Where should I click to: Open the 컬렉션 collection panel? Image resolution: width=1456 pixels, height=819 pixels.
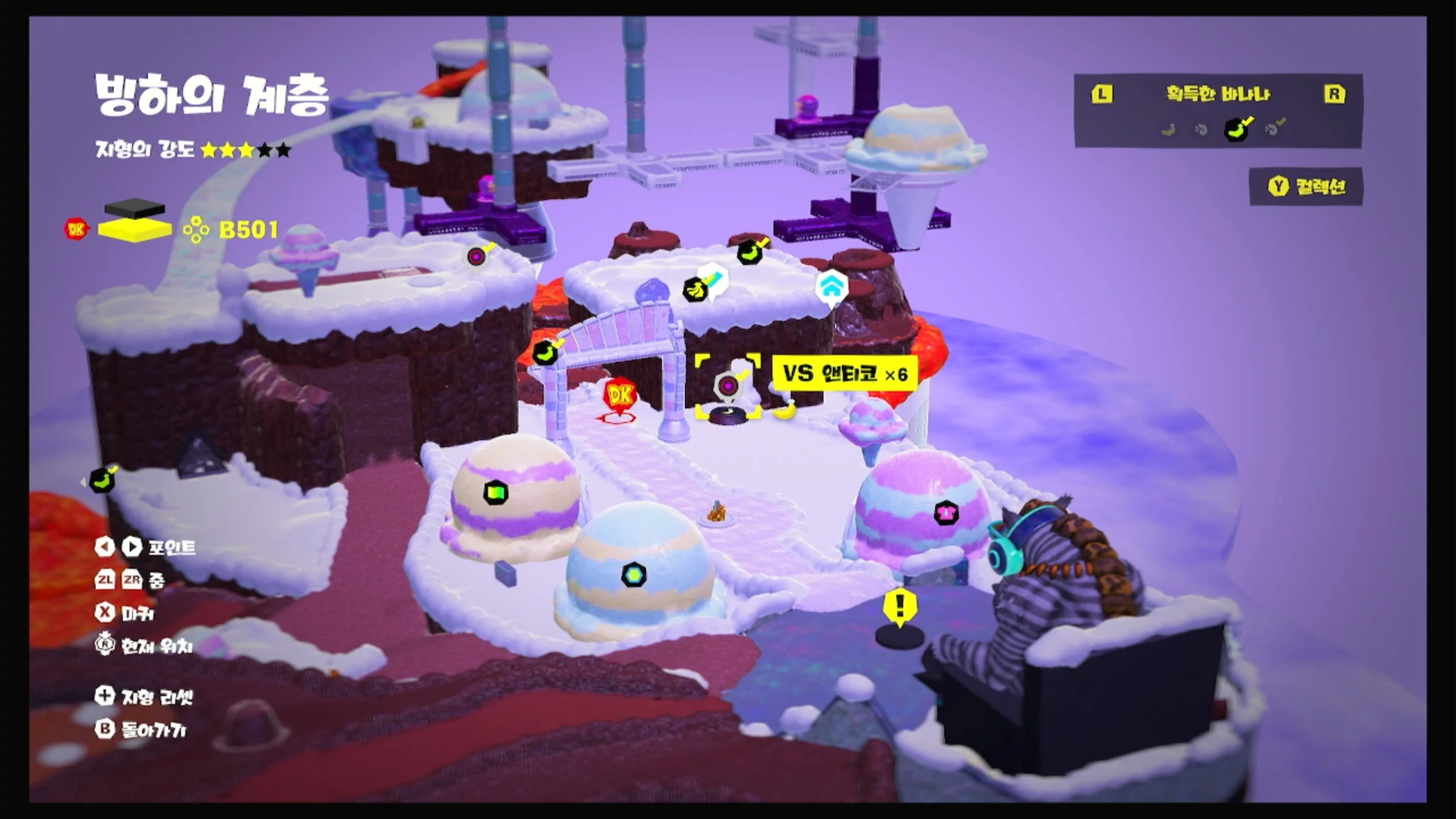[x=1307, y=187]
